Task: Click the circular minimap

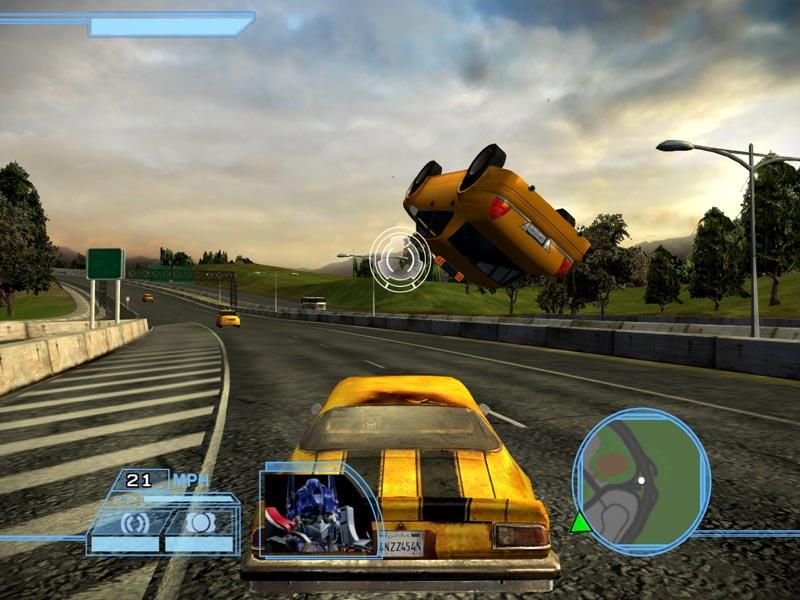Action: coord(641,483)
